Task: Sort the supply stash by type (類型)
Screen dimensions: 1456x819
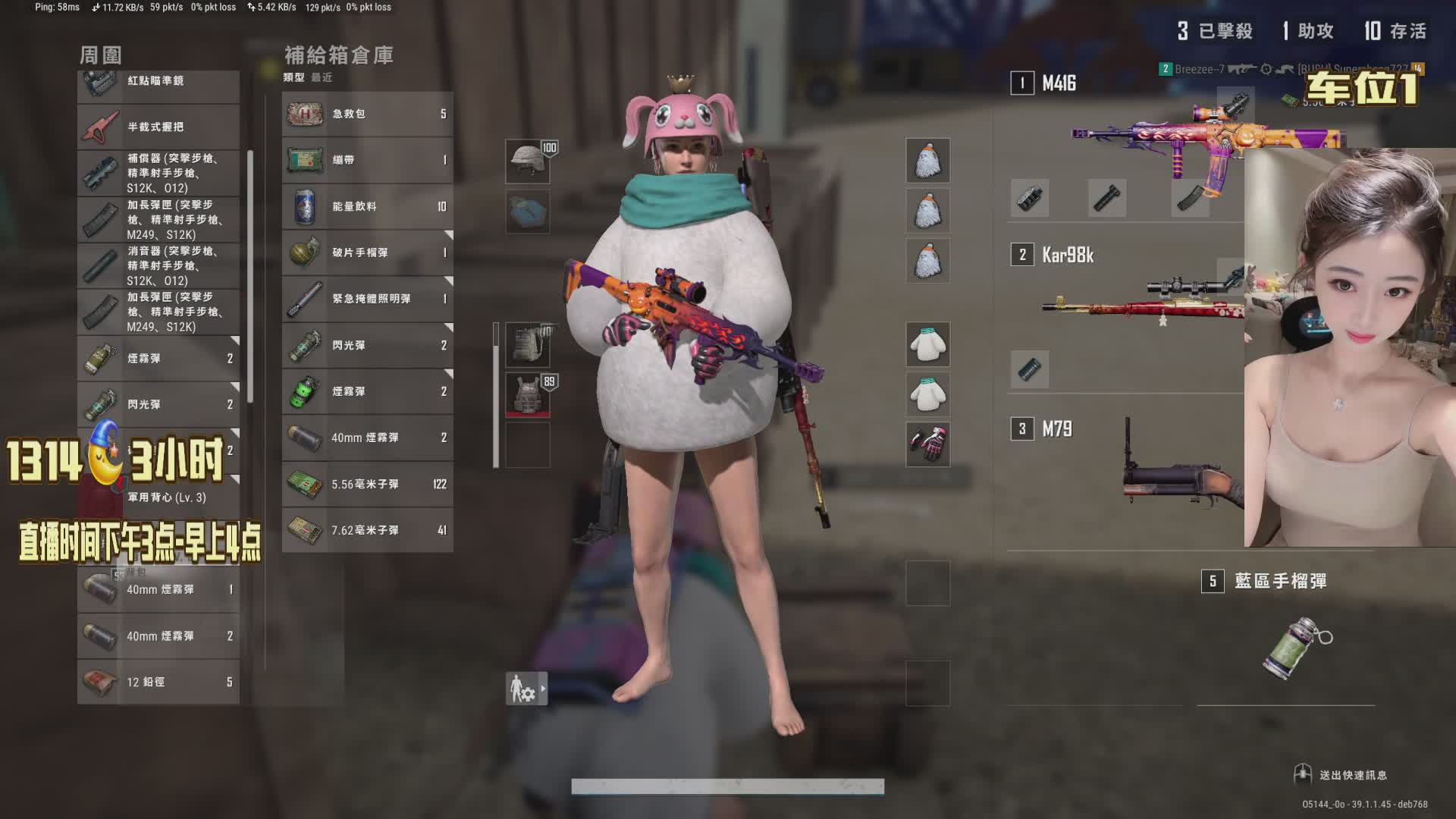Action: coord(293,77)
